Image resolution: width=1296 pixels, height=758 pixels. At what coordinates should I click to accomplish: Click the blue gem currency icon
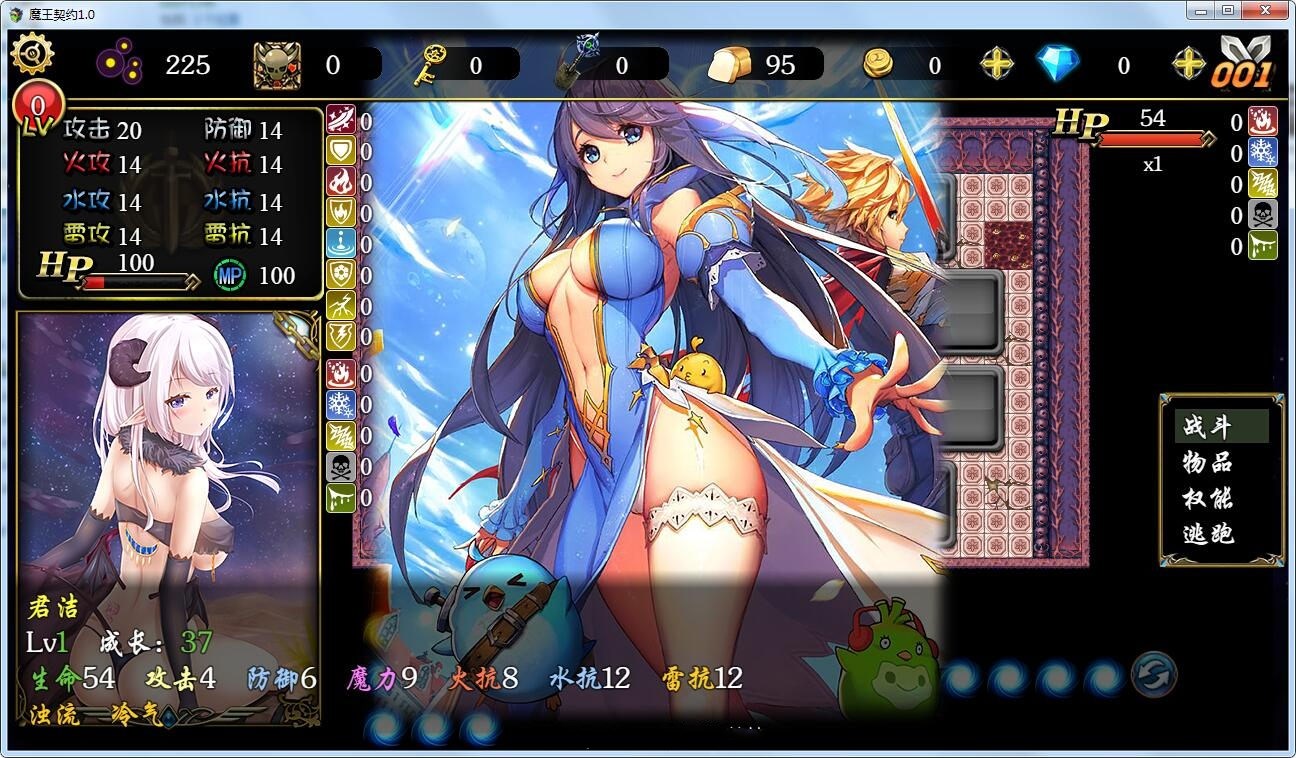(x=1059, y=62)
